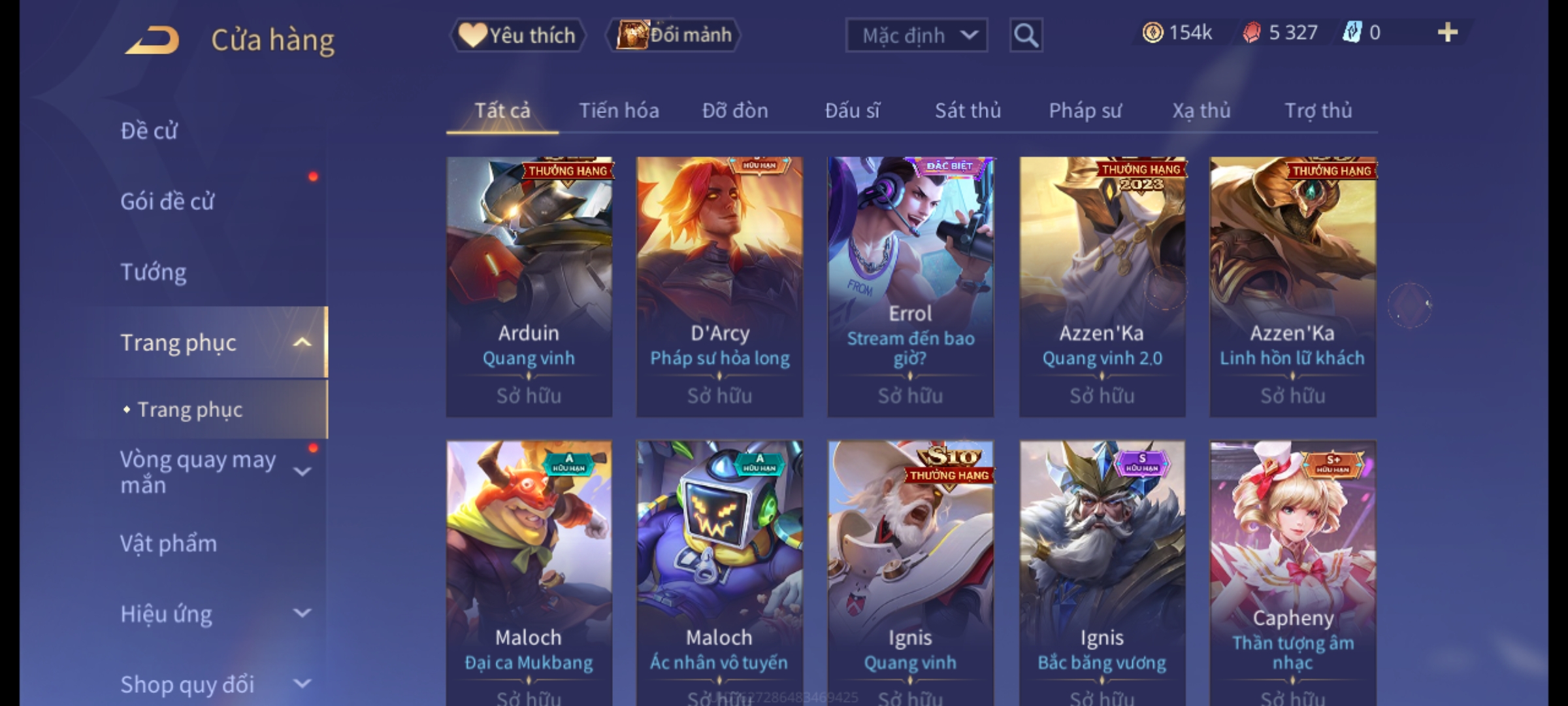
Task: Go back using the golden return arrow
Action: (152, 41)
